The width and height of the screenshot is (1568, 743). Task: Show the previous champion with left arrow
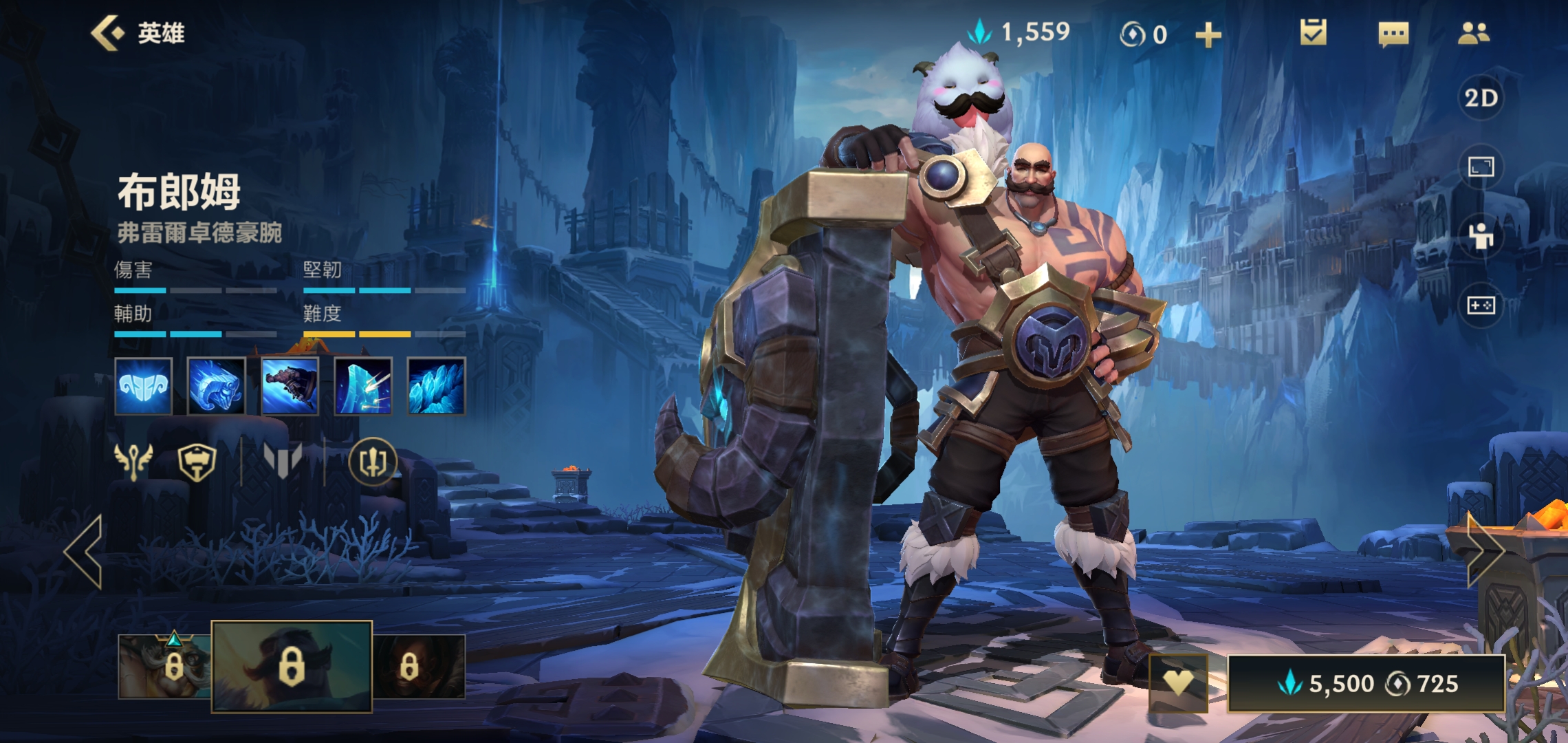point(84,552)
